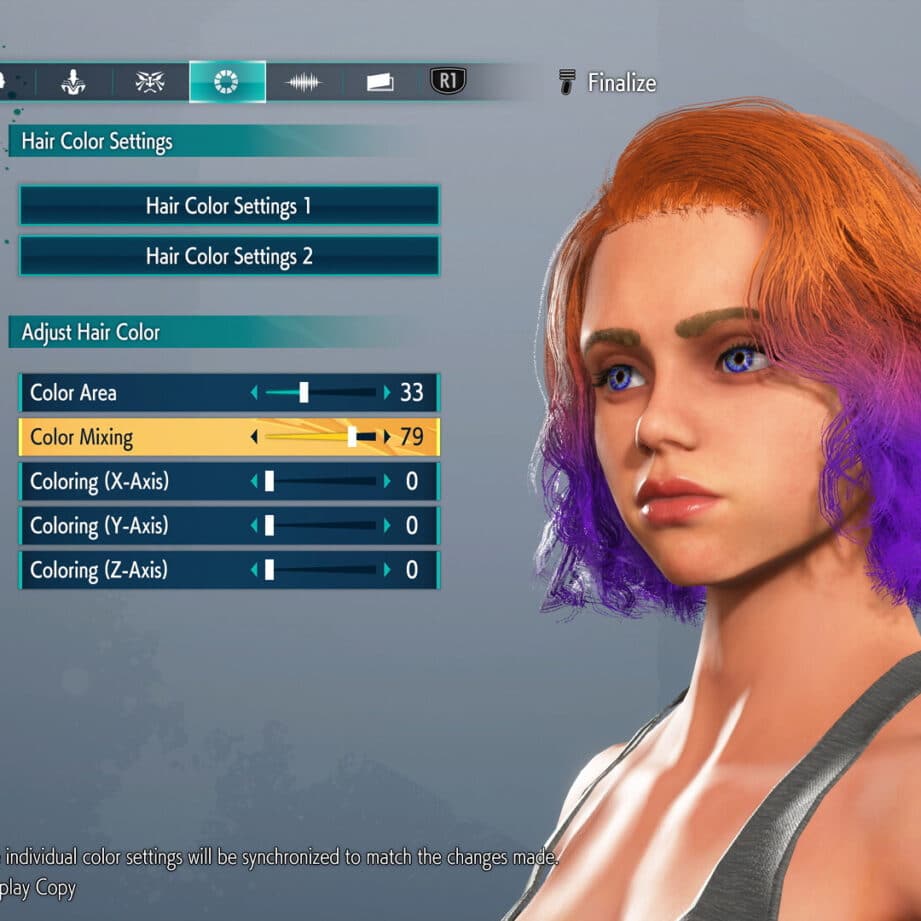921x921 pixels.
Task: Switch to the voice waveform tab
Action: [303, 82]
